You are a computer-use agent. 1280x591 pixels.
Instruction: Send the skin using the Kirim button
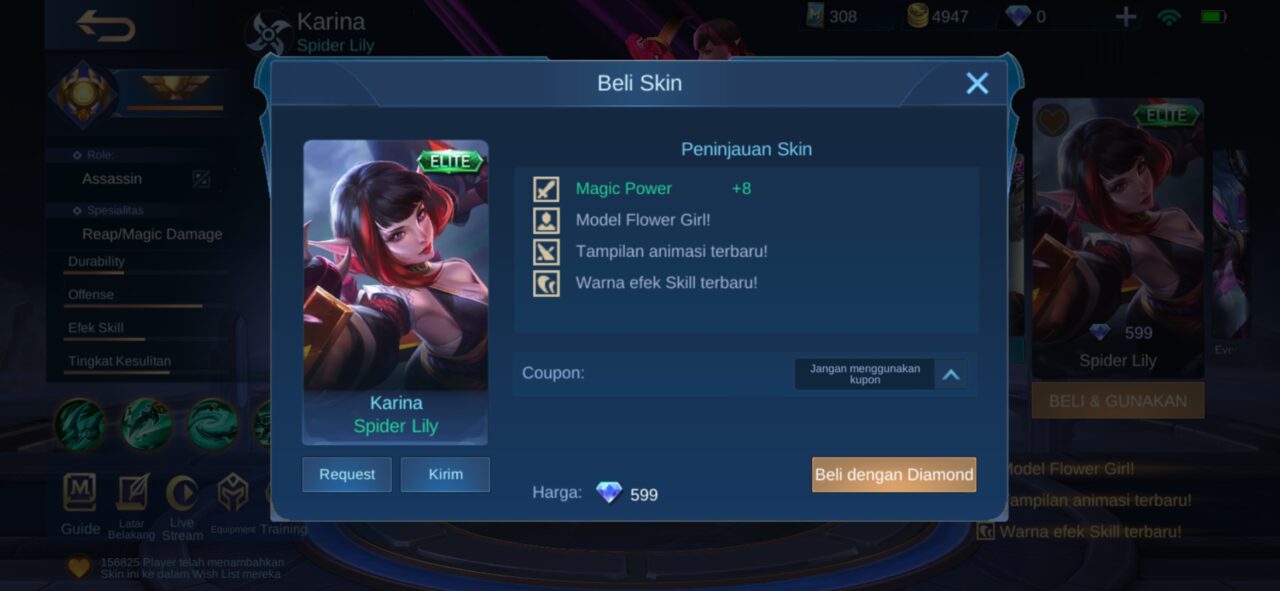(x=445, y=474)
